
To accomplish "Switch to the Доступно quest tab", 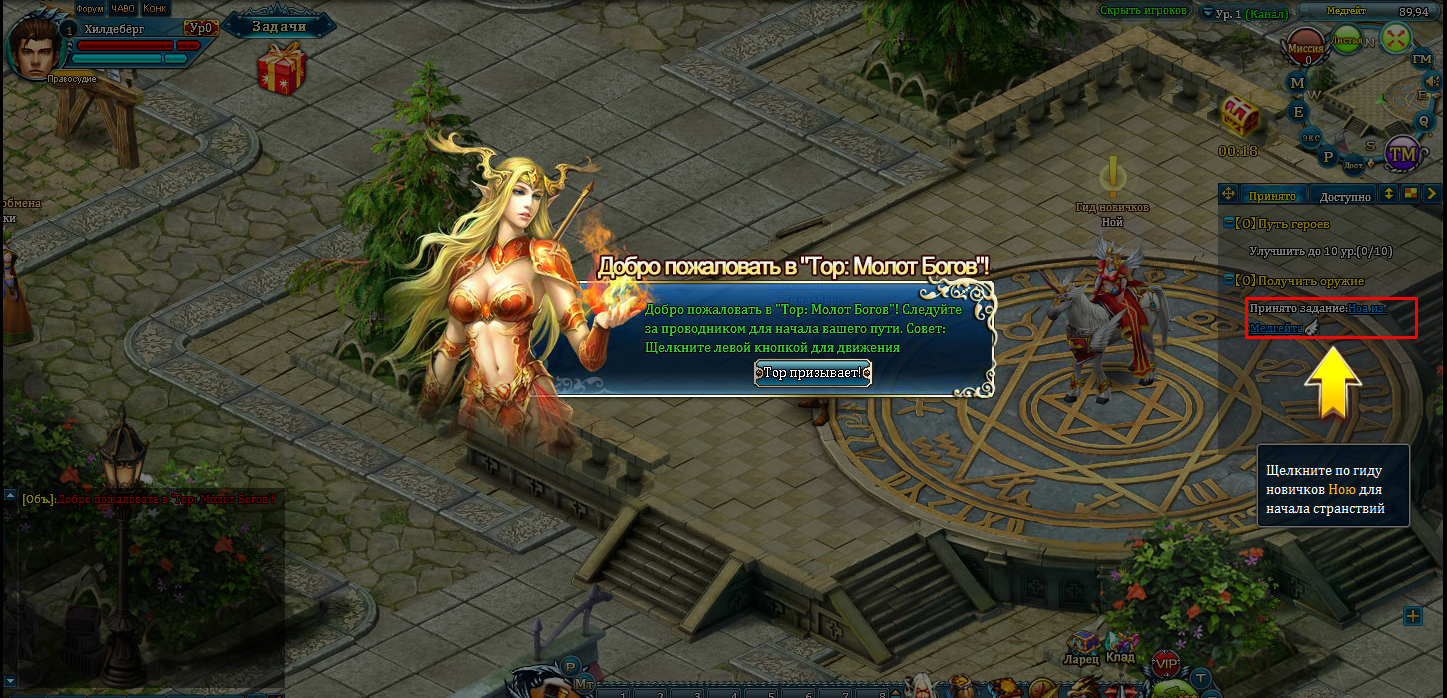I will coord(1344,196).
